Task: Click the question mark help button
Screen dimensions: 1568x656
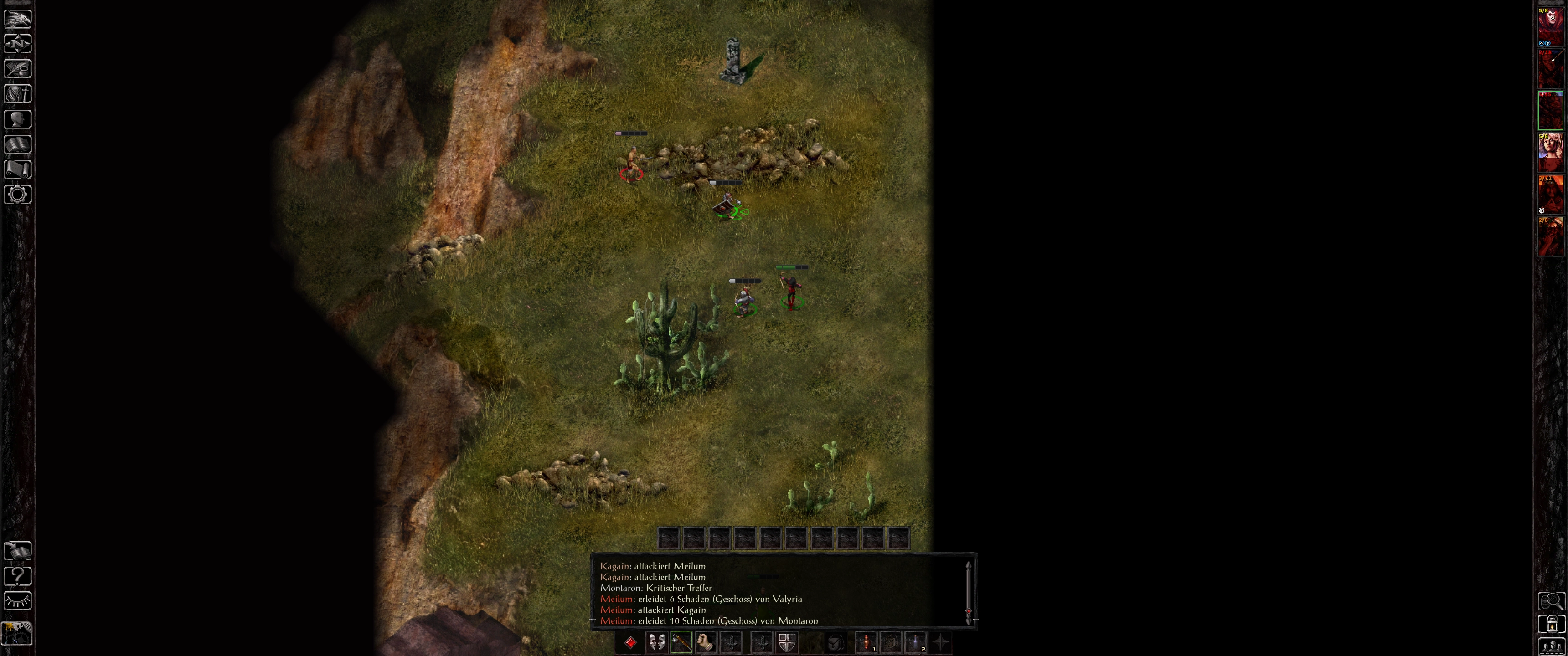Action: [18, 575]
